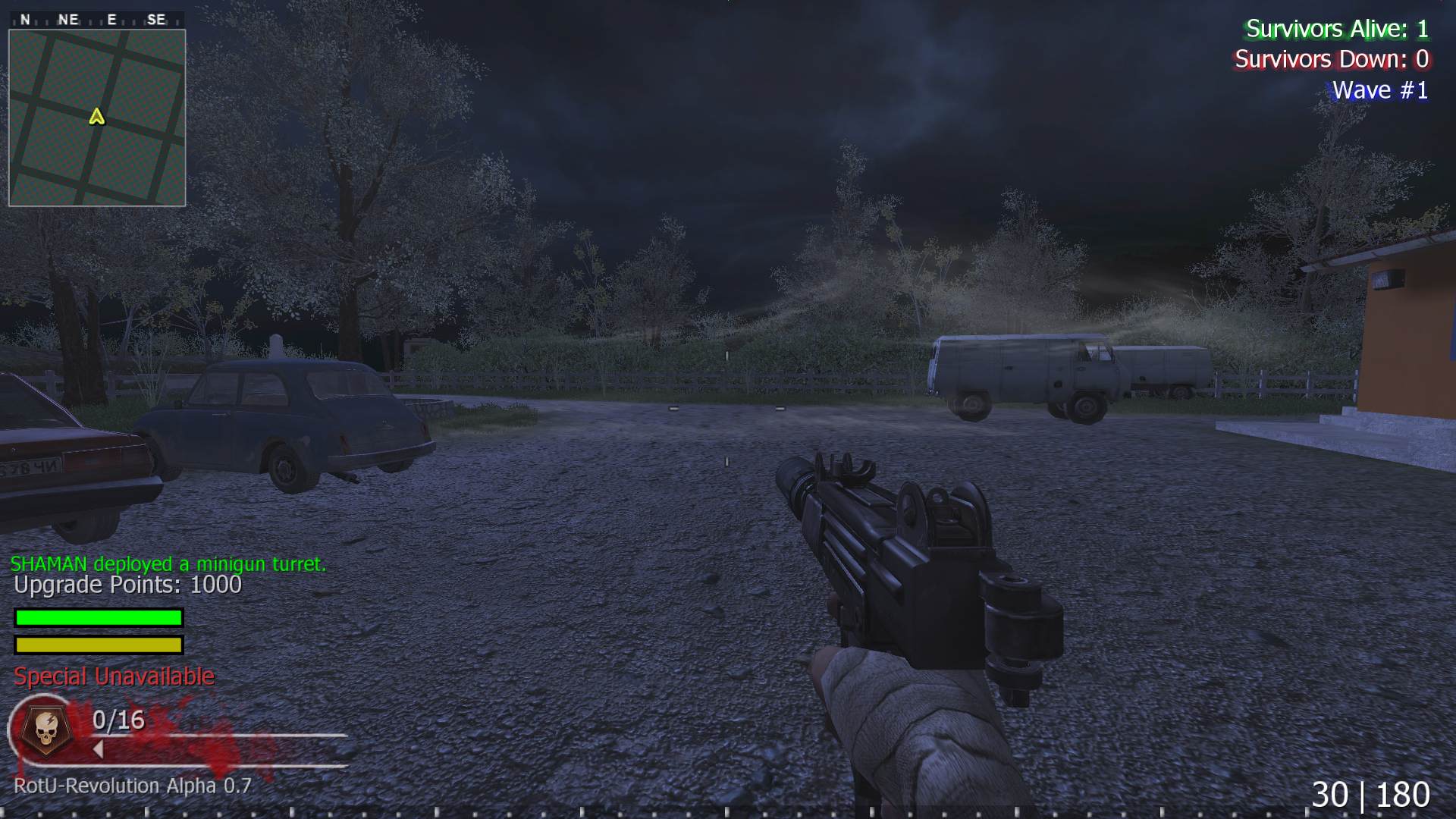Toggle the Survivors Alive counter display
1456x819 pixels.
coord(1338,30)
